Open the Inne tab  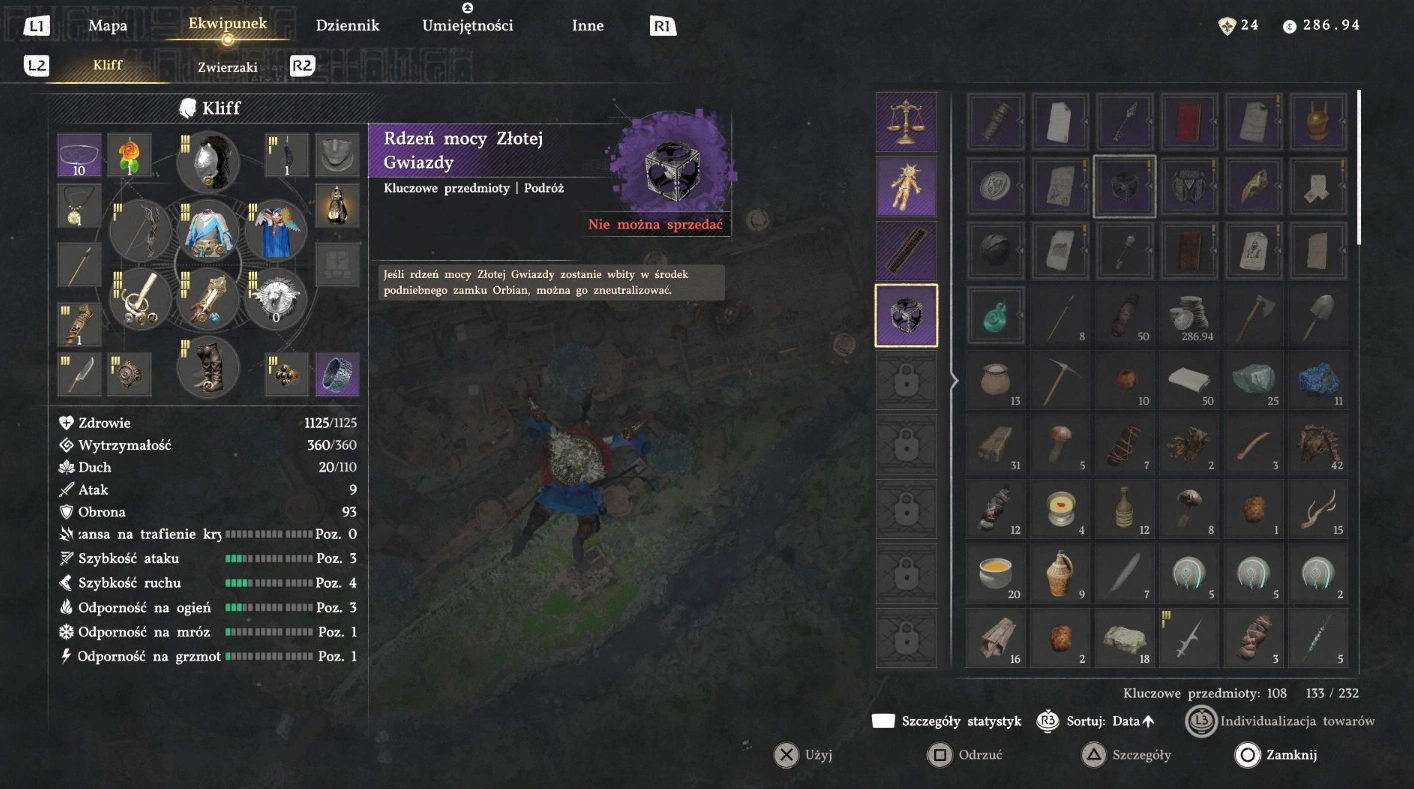pyautogui.click(x=587, y=26)
